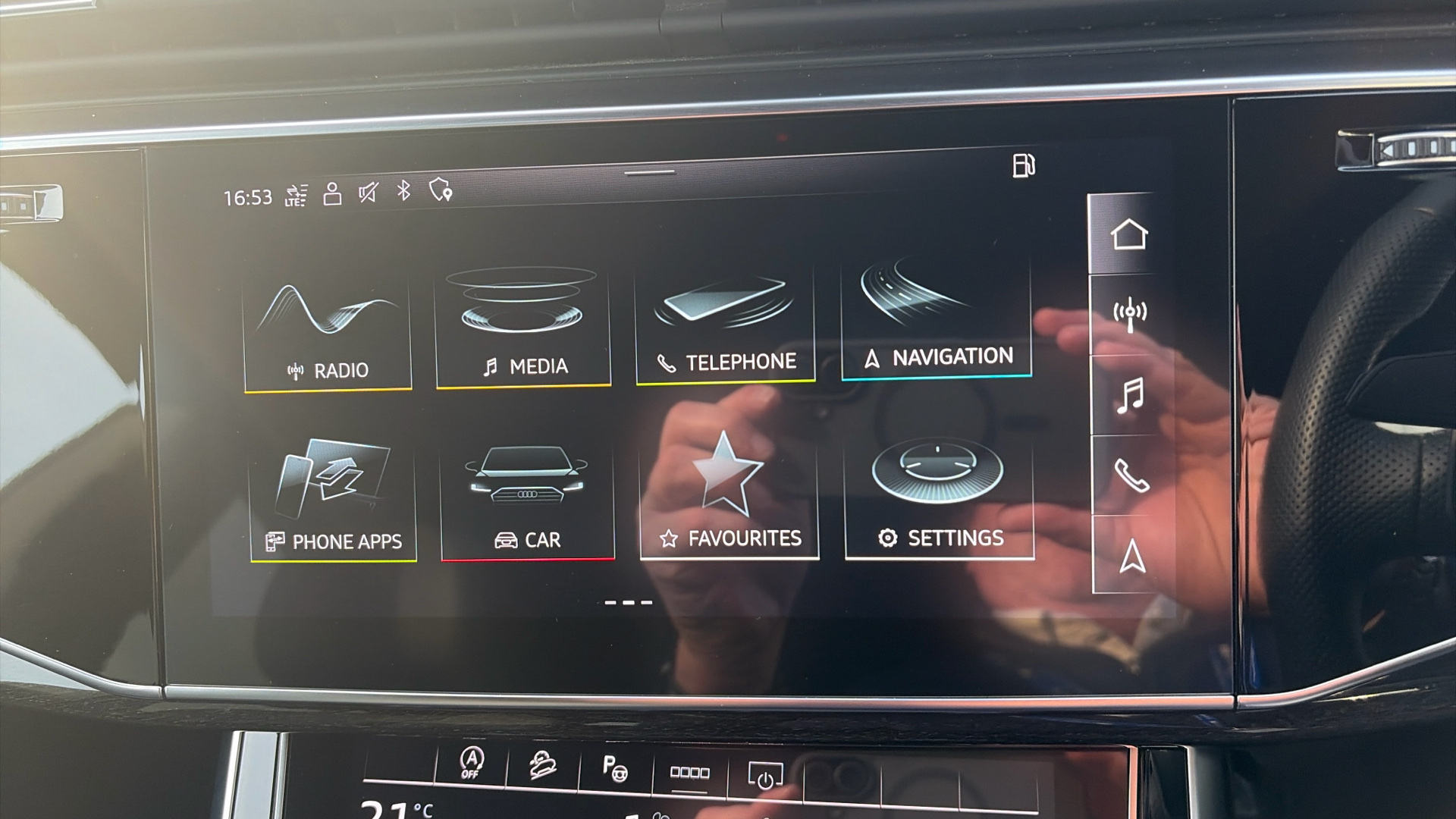Click the shield with location pin icon
This screenshot has width=1456, height=819.
point(441,190)
